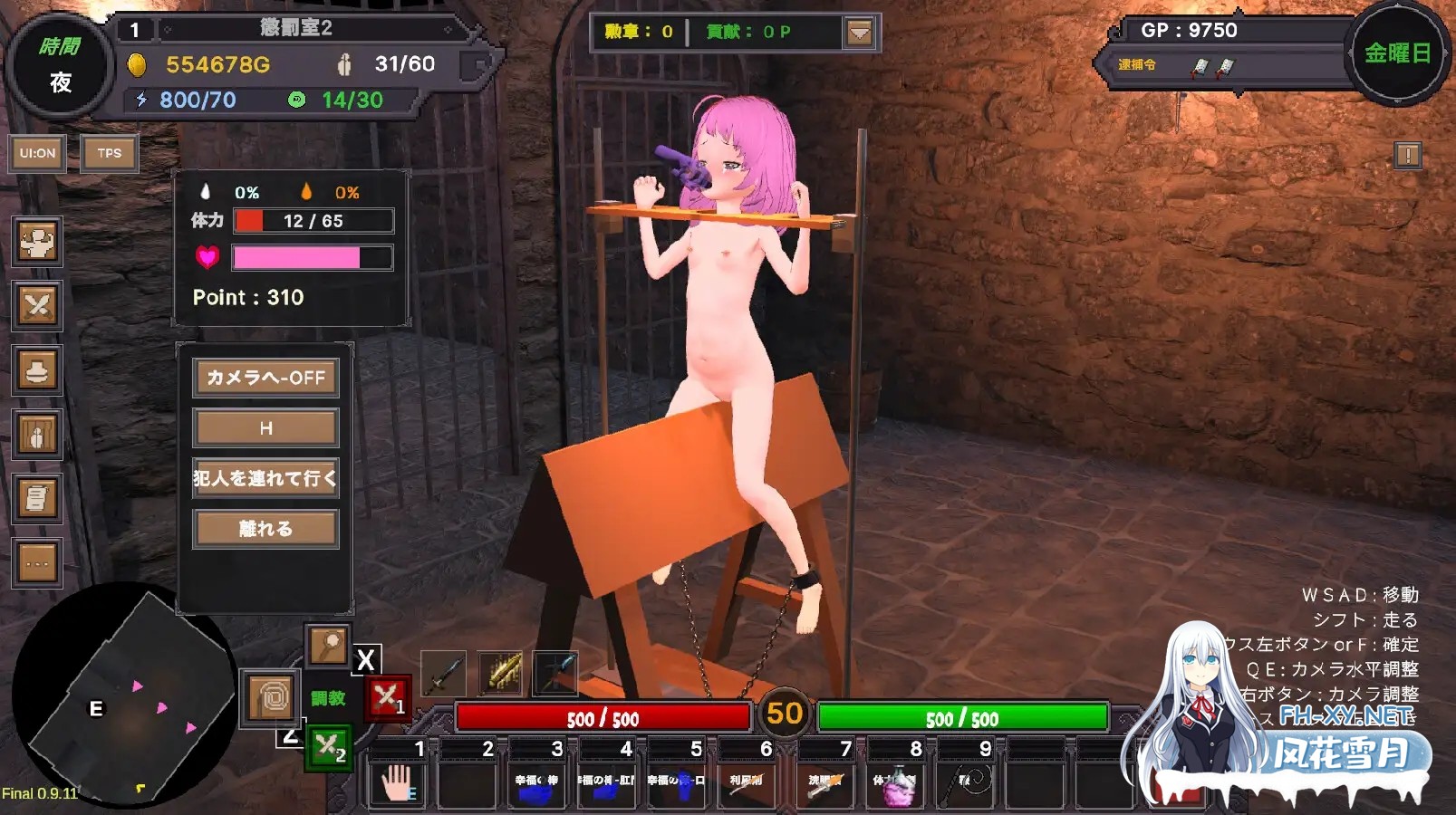Expand the envelope dropdown next to 31/60

(x=474, y=65)
